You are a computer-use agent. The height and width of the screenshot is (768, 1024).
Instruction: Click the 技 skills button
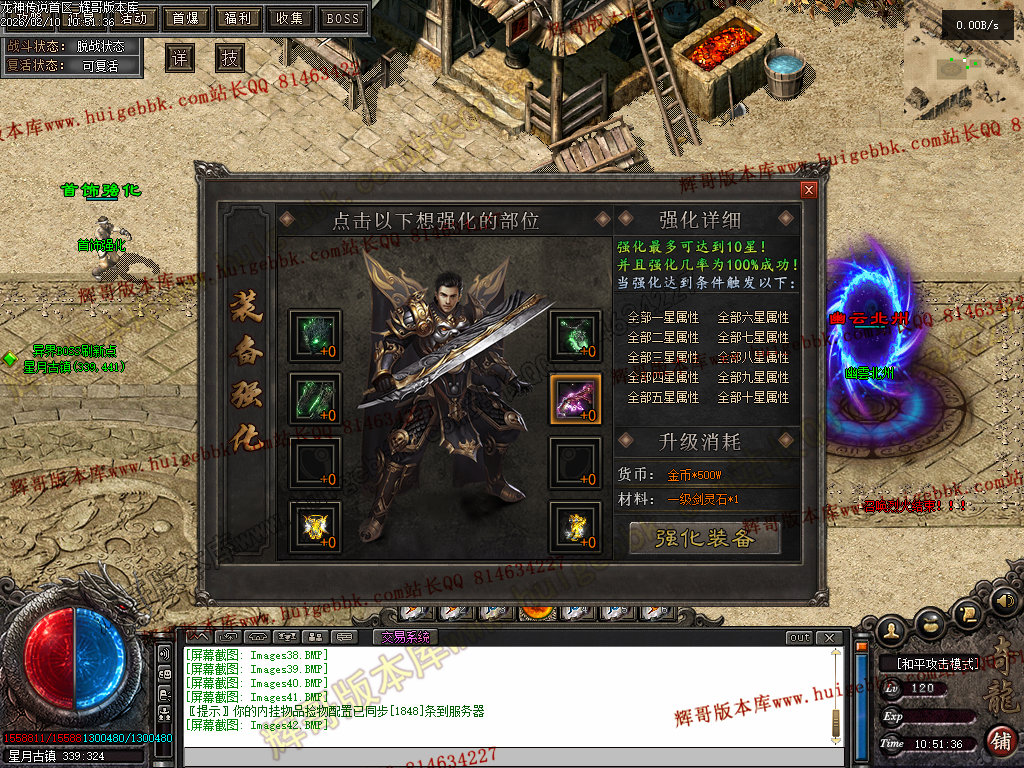point(230,58)
